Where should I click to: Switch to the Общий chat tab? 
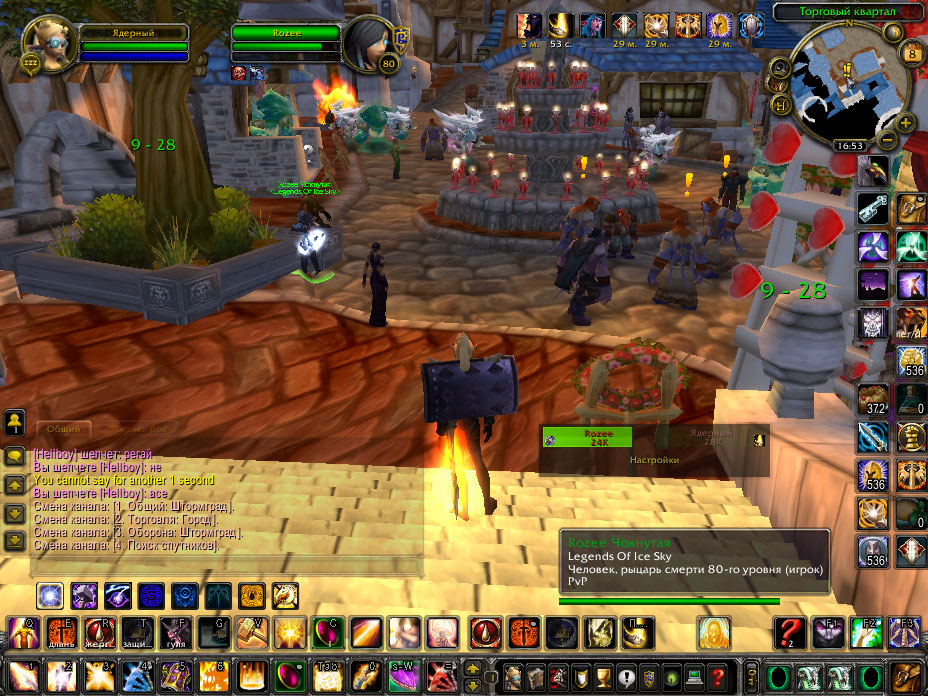[63, 427]
